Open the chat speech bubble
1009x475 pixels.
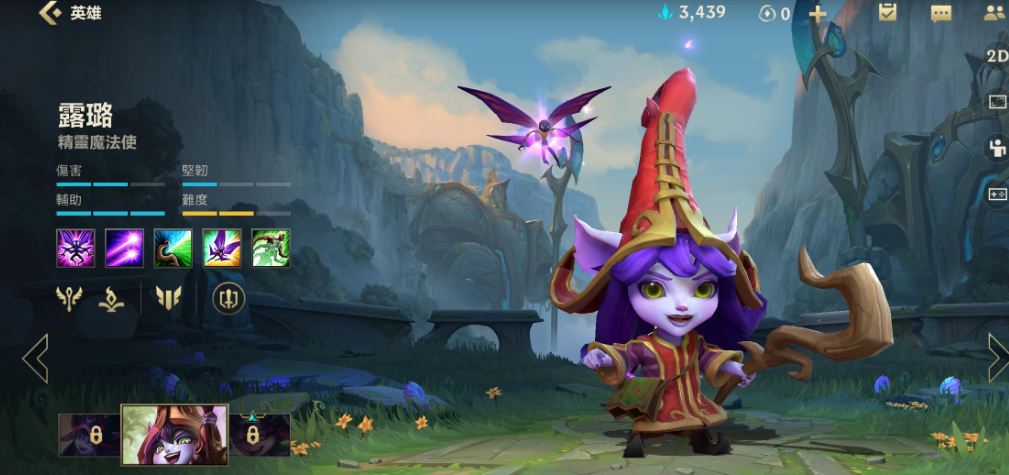click(x=941, y=13)
